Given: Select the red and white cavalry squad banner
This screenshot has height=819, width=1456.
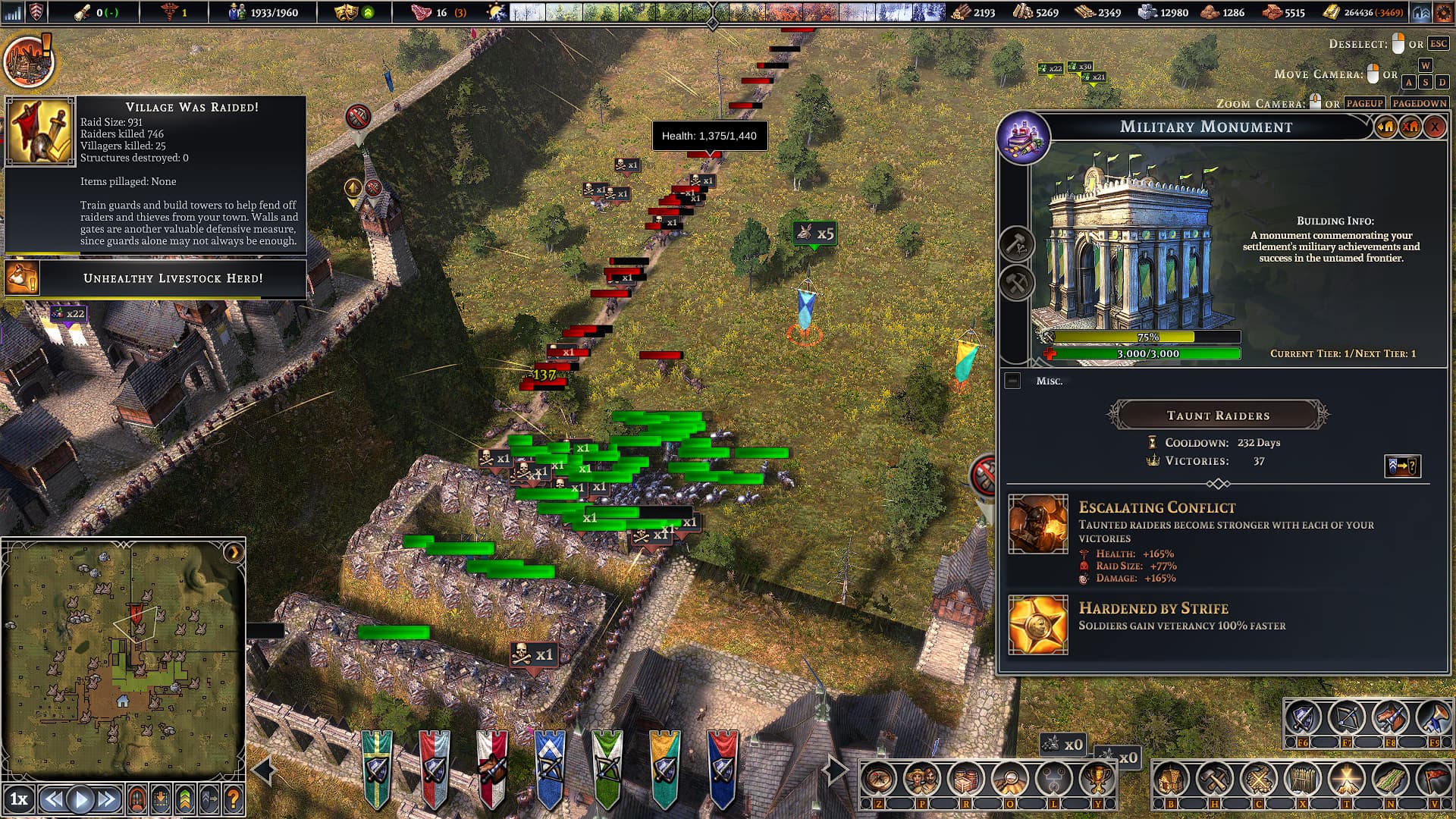Looking at the screenshot, I should click(492, 767).
